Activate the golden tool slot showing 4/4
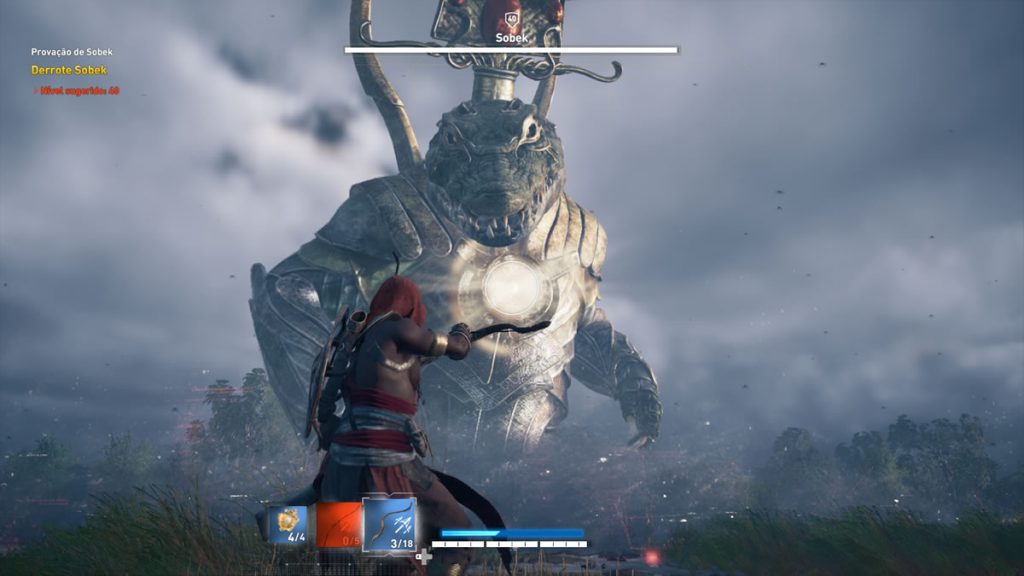Viewport: 1024px width, 576px height. pyautogui.click(x=287, y=524)
